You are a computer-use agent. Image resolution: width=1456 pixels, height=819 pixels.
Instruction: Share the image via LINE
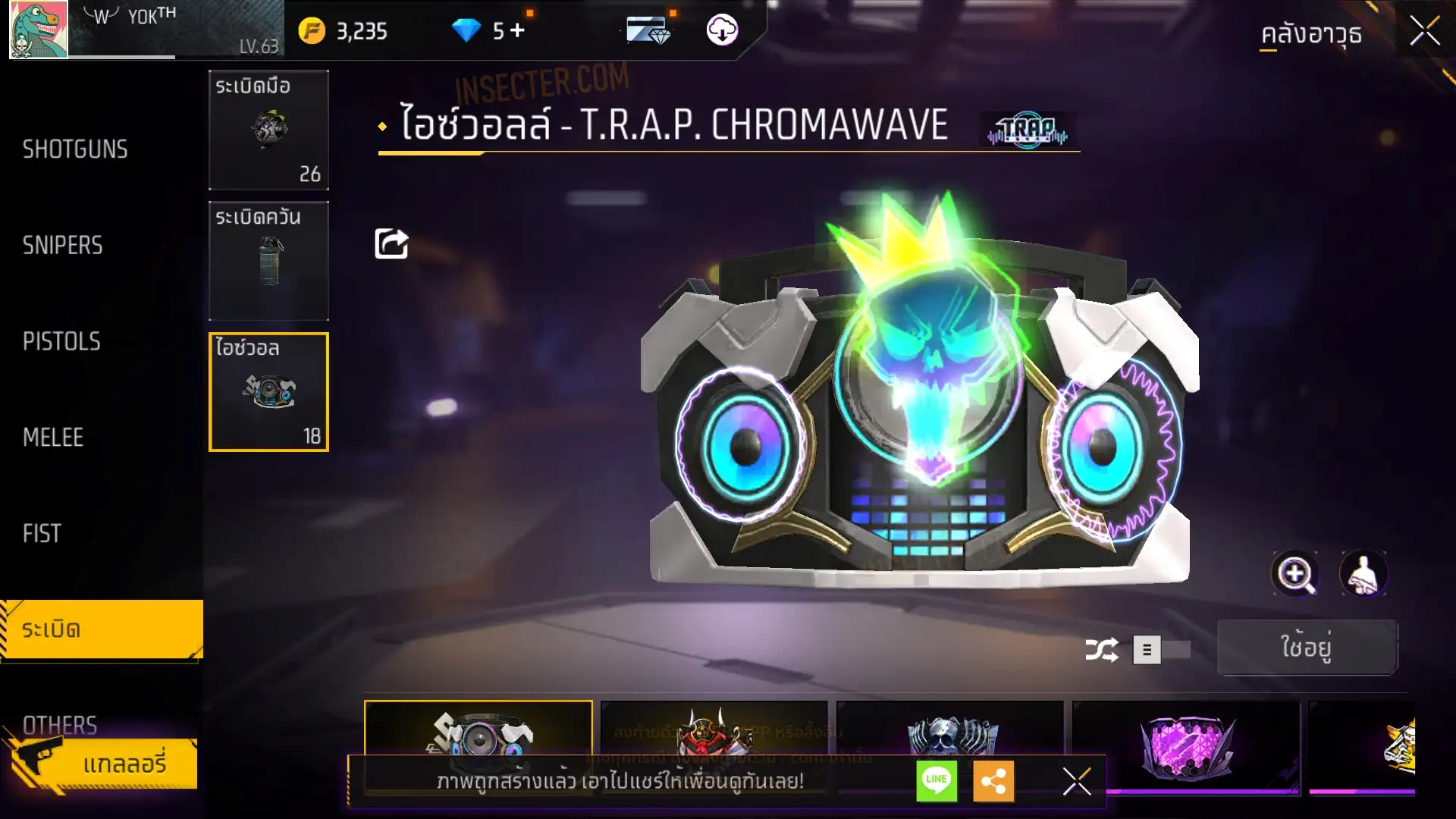coord(937,780)
